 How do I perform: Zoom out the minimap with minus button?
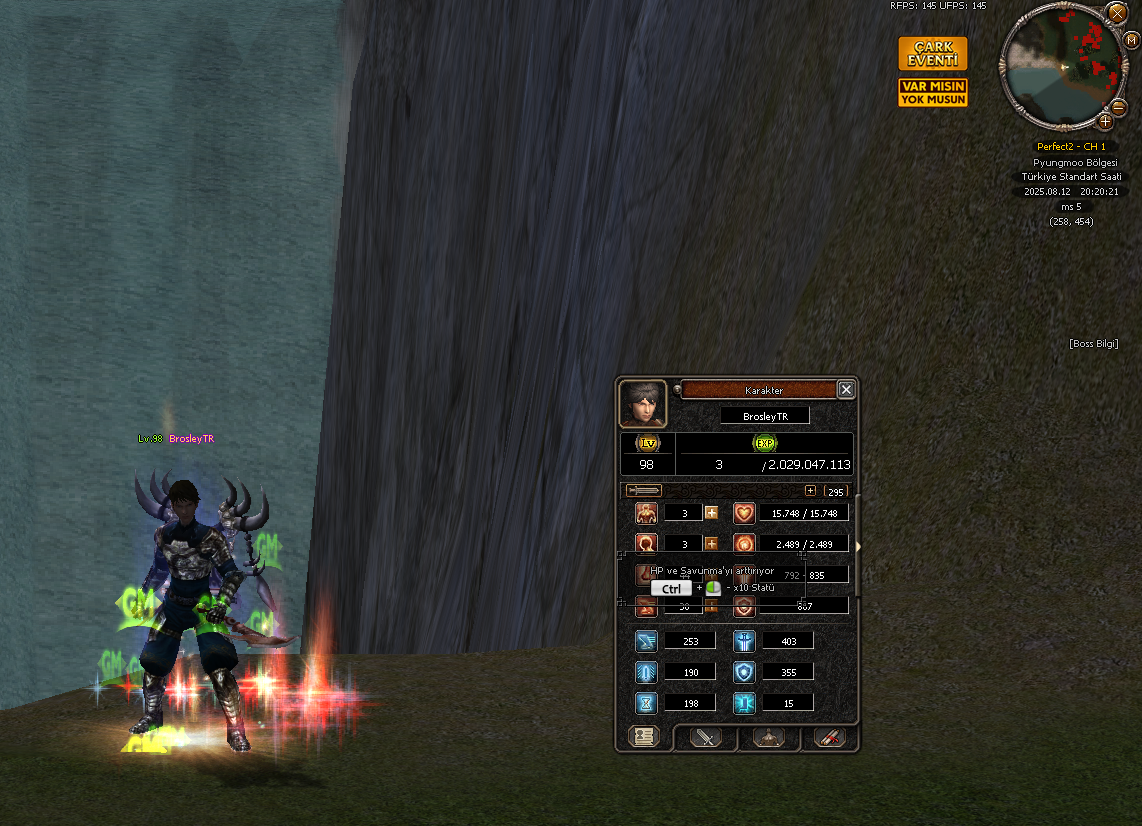click(x=1120, y=105)
